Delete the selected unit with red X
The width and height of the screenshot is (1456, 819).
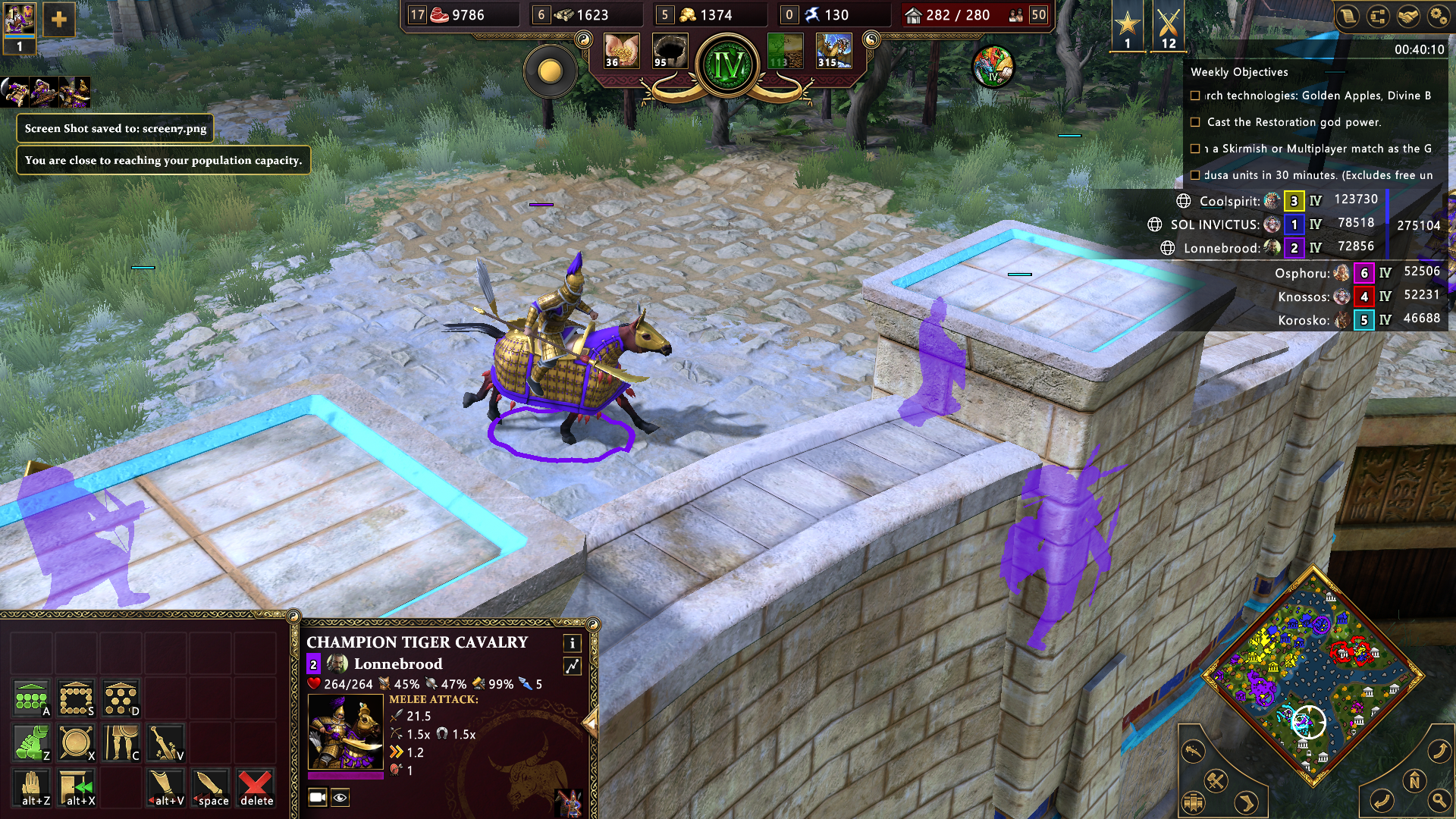[256, 787]
